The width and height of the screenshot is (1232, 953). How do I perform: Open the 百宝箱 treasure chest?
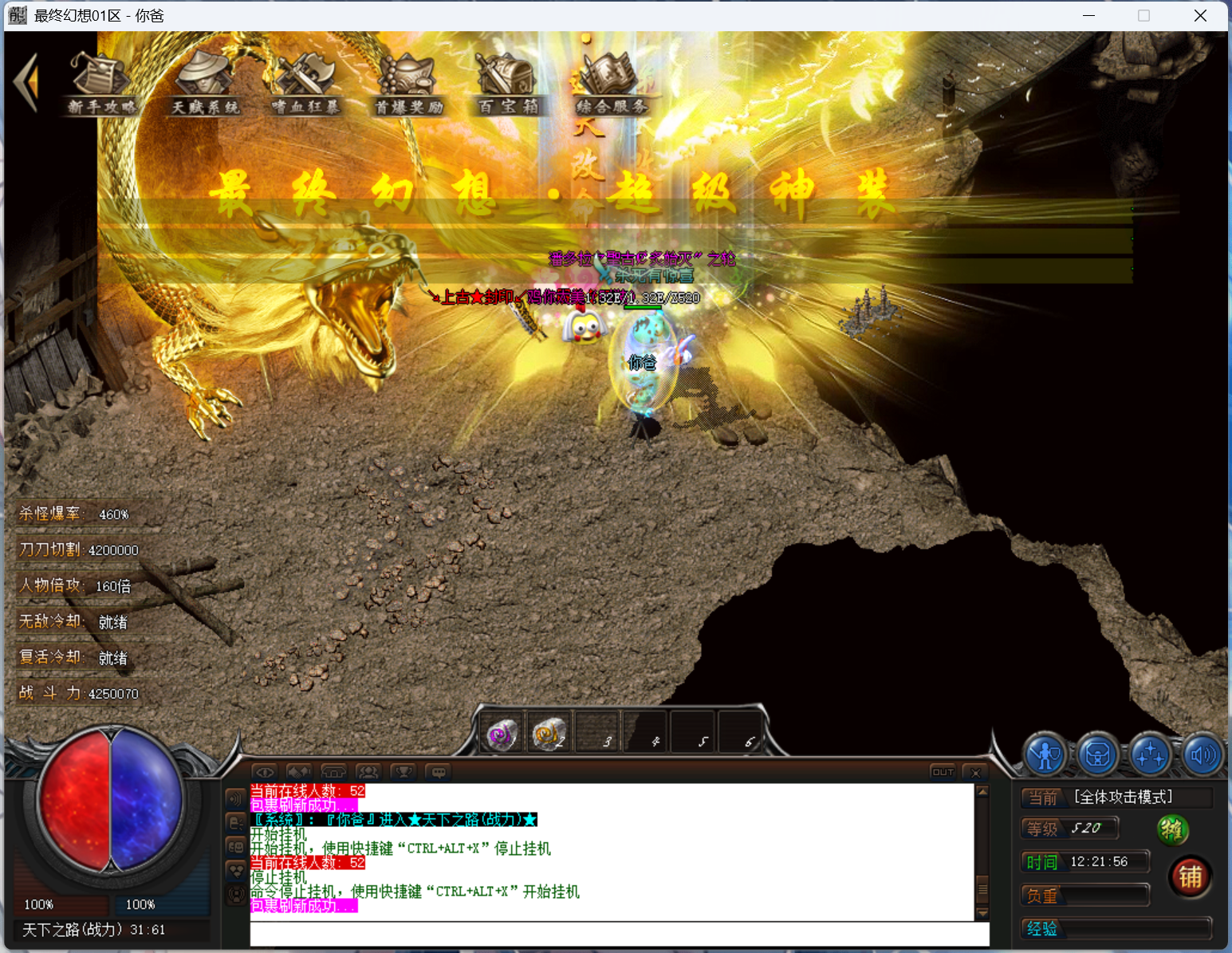[508, 85]
